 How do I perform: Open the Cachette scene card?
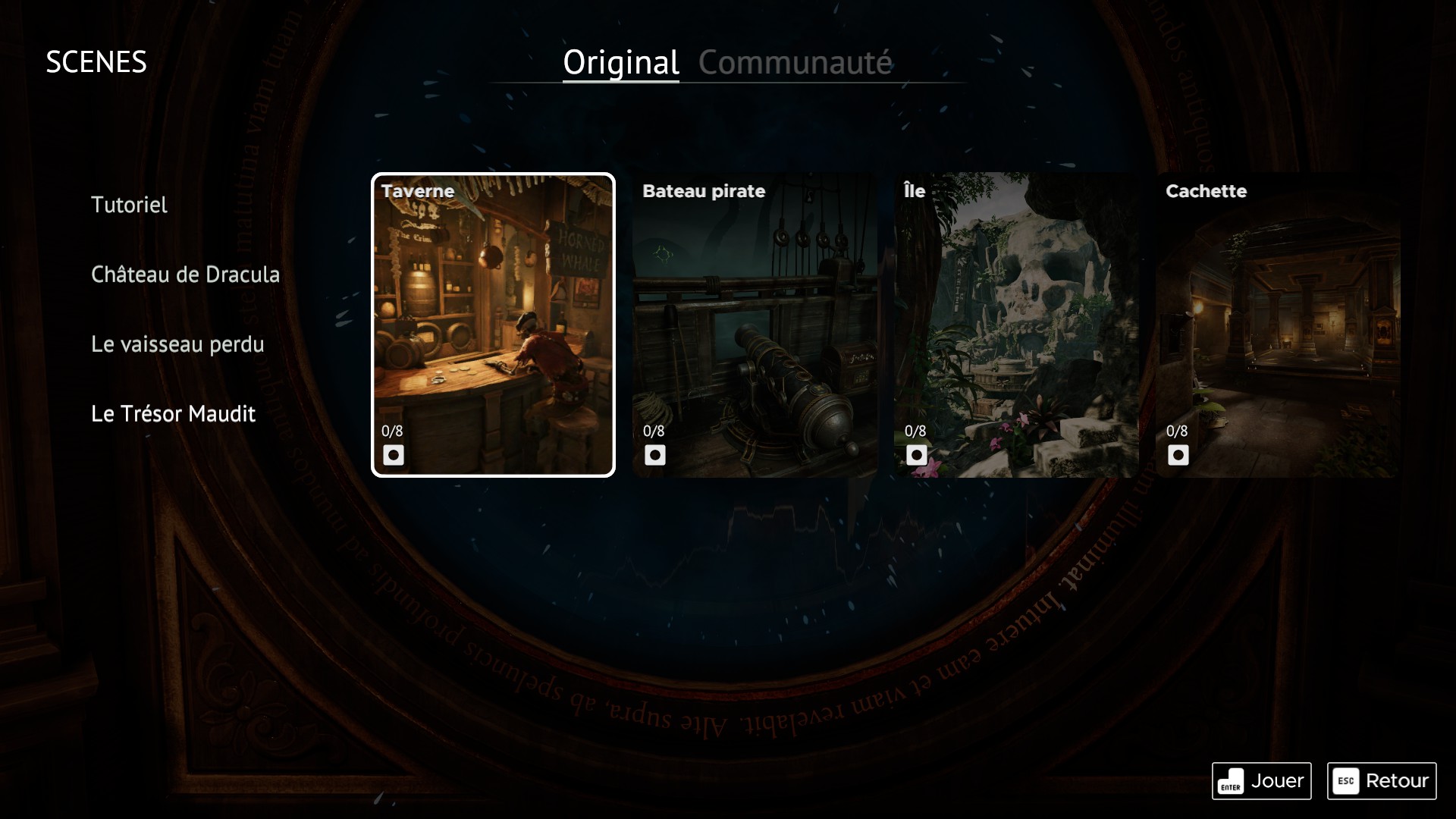pyautogui.click(x=1278, y=325)
